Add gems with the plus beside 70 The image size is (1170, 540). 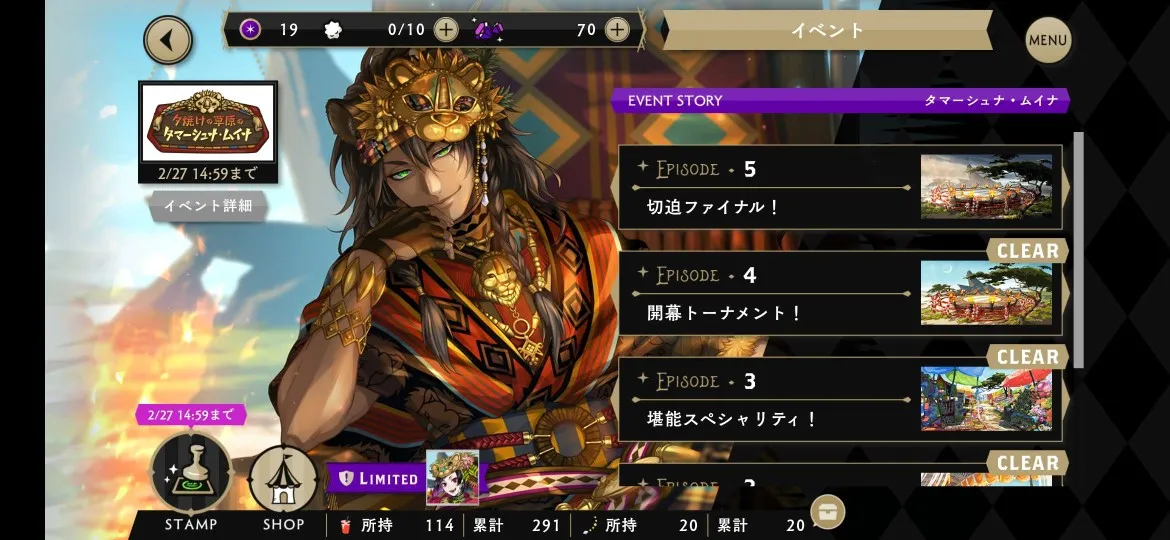tap(617, 30)
